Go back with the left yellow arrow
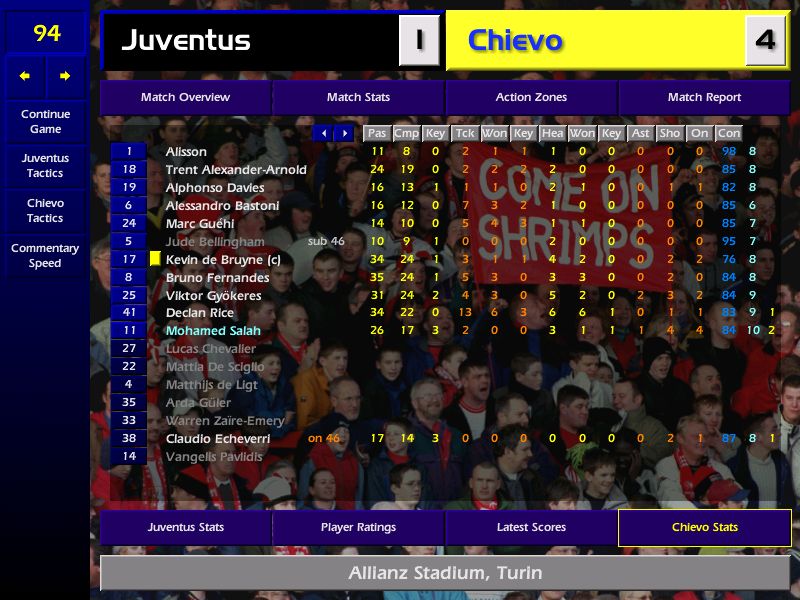Viewport: 800px width, 600px height. pos(25,76)
